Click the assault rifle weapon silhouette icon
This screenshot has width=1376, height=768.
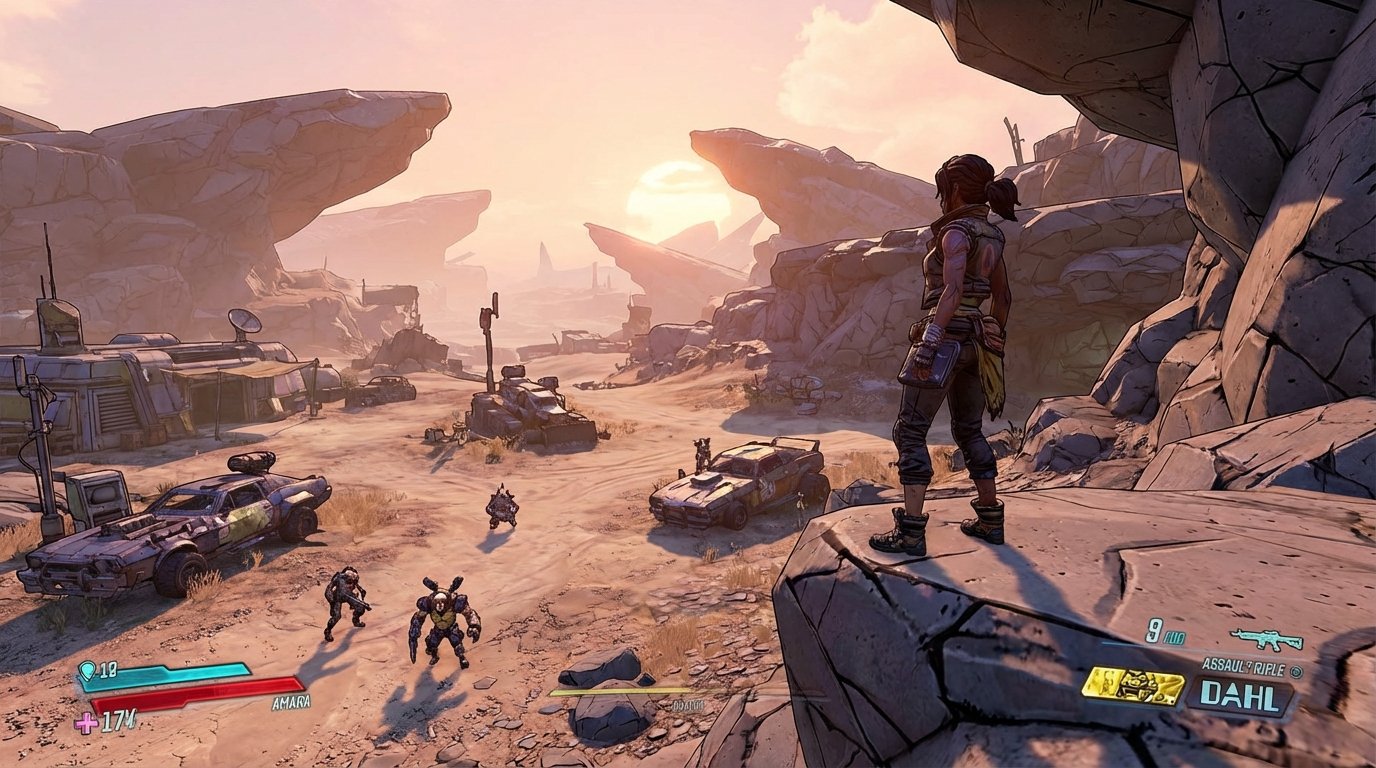(x=1267, y=639)
